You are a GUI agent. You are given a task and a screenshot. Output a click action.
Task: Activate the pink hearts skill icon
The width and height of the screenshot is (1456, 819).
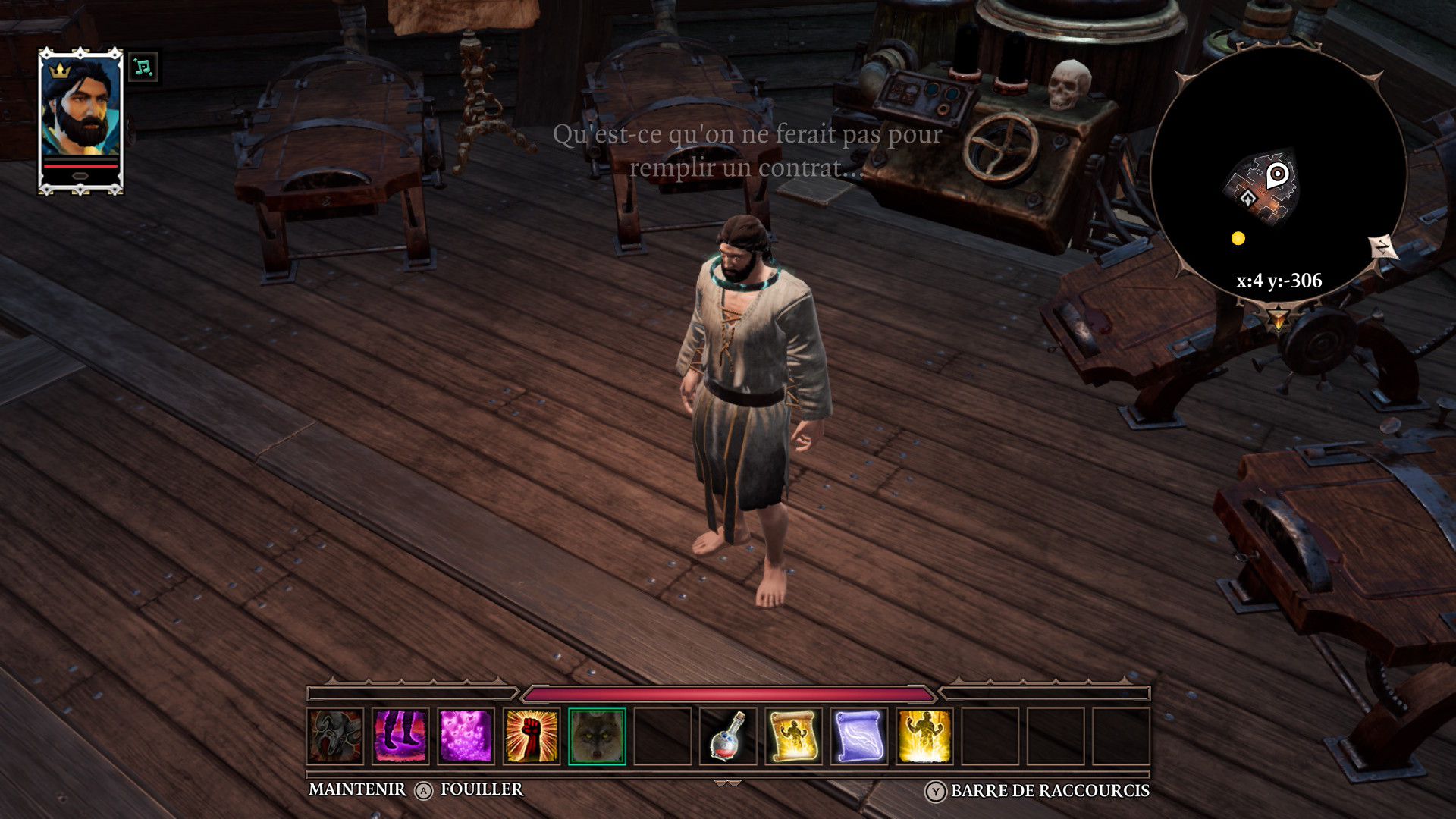tap(466, 736)
